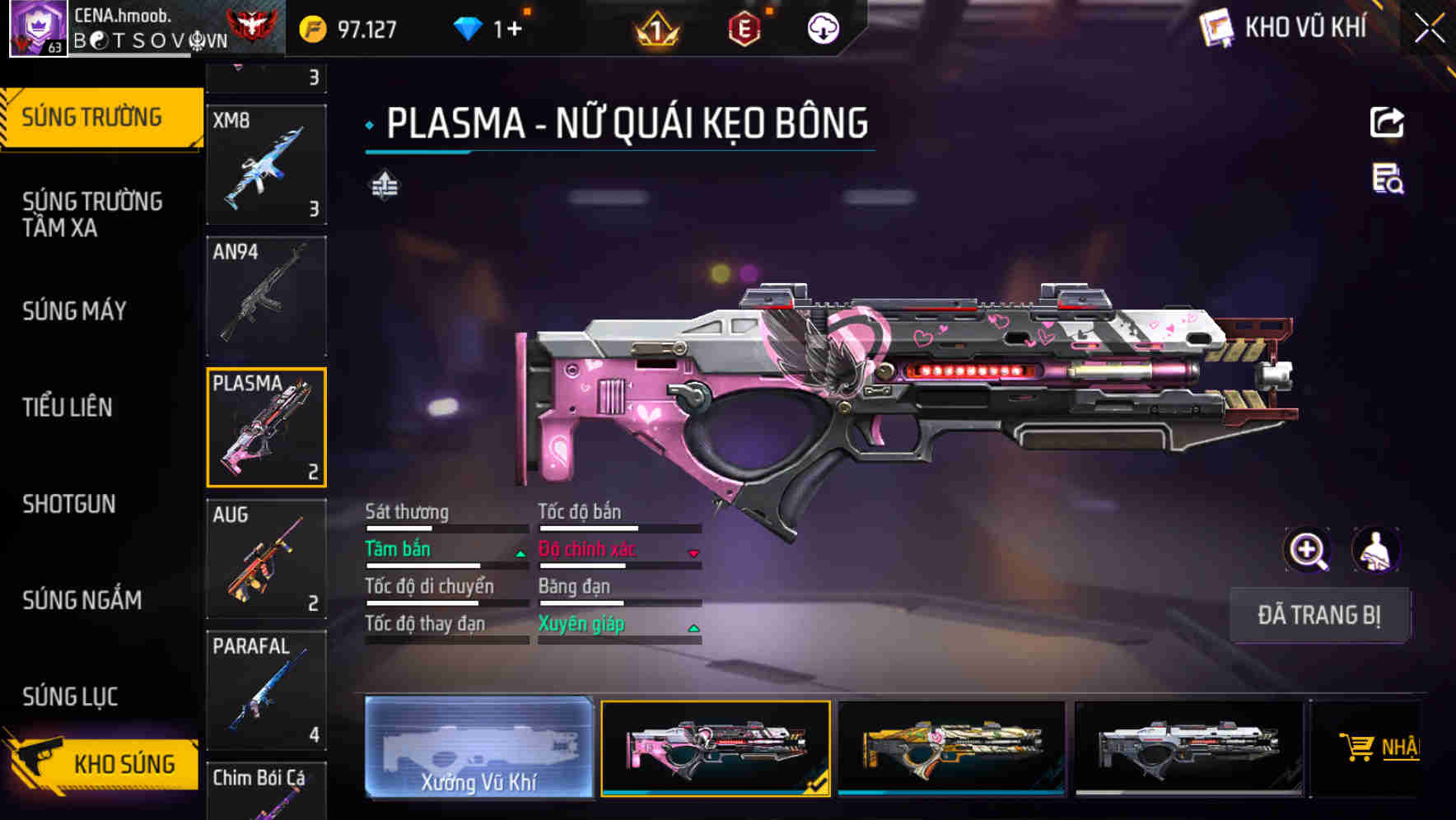Choose the Tiểu Liên category
This screenshot has height=820, width=1456.
point(68,407)
